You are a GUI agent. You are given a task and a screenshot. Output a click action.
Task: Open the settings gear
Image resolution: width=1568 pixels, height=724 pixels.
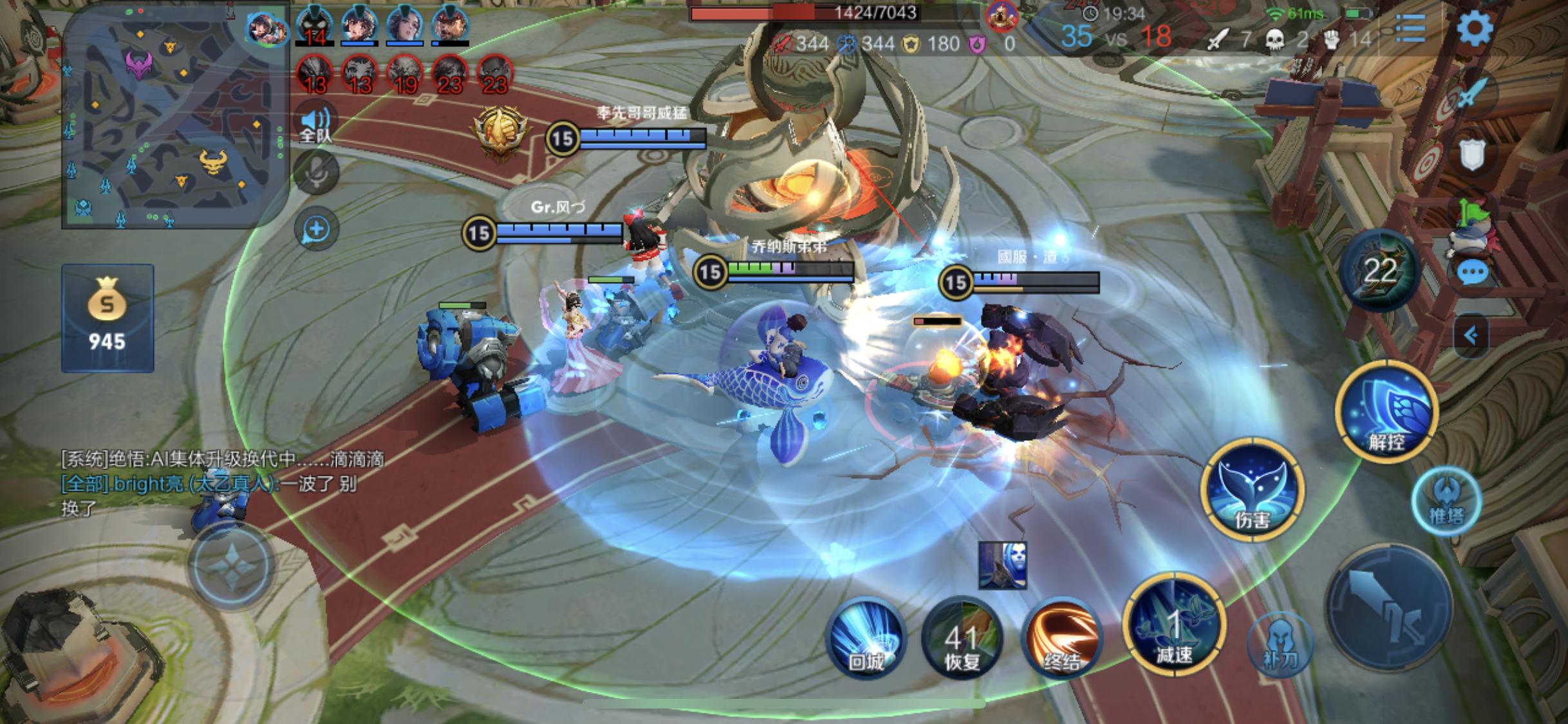pos(1474,28)
